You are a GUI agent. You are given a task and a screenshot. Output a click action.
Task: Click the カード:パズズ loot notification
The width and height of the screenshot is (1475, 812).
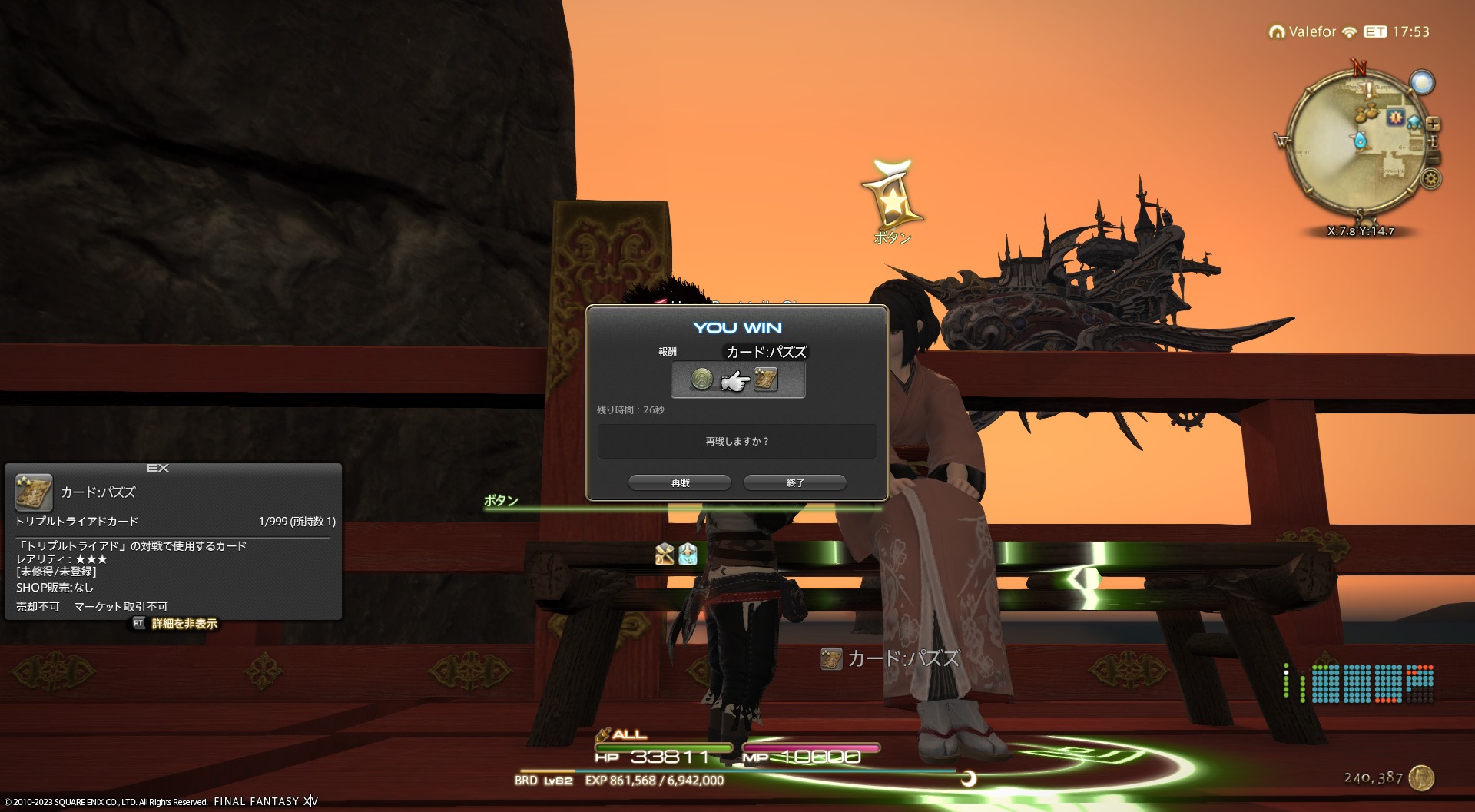pyautogui.click(x=891, y=659)
